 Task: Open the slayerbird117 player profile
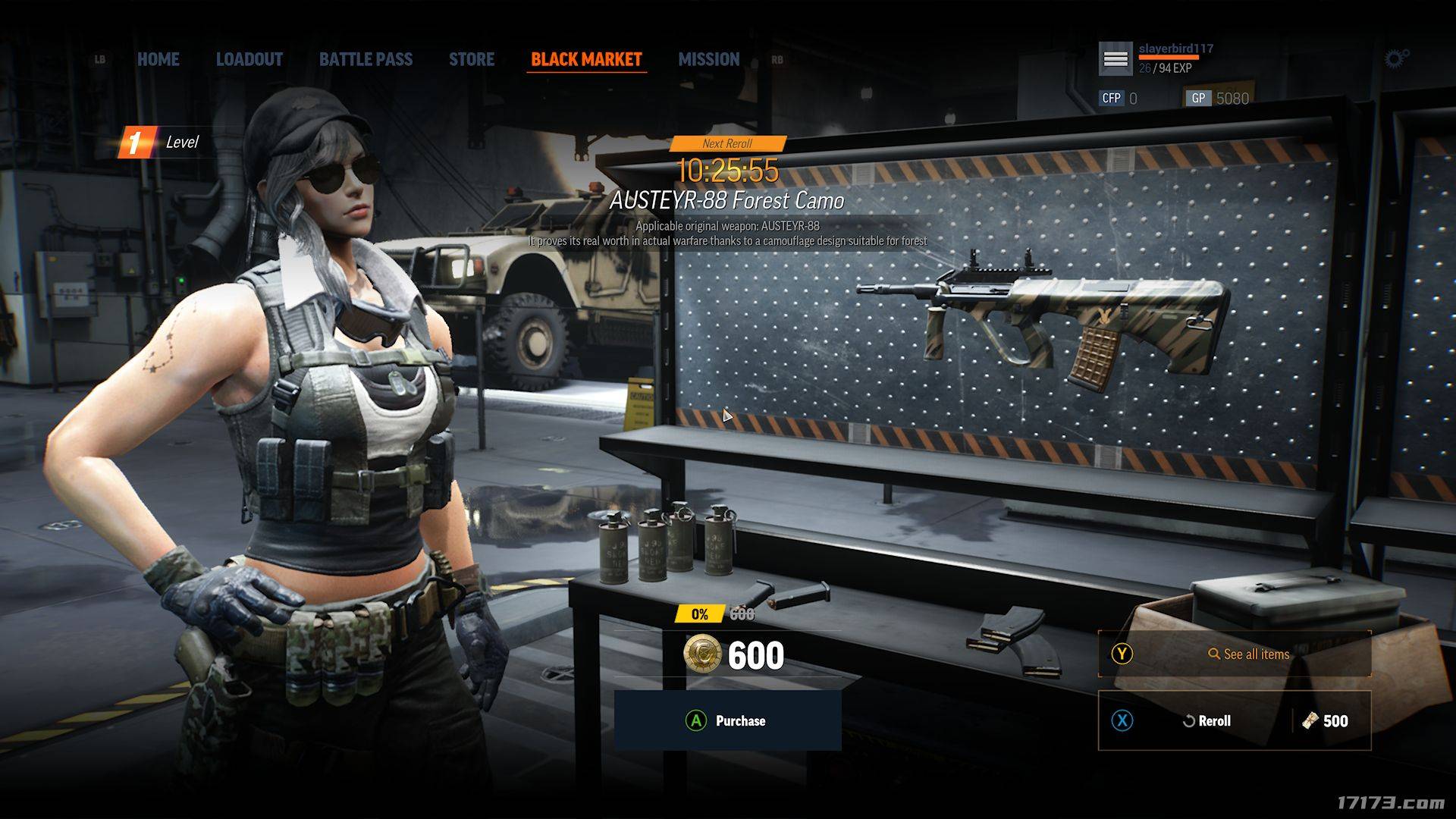[1175, 49]
